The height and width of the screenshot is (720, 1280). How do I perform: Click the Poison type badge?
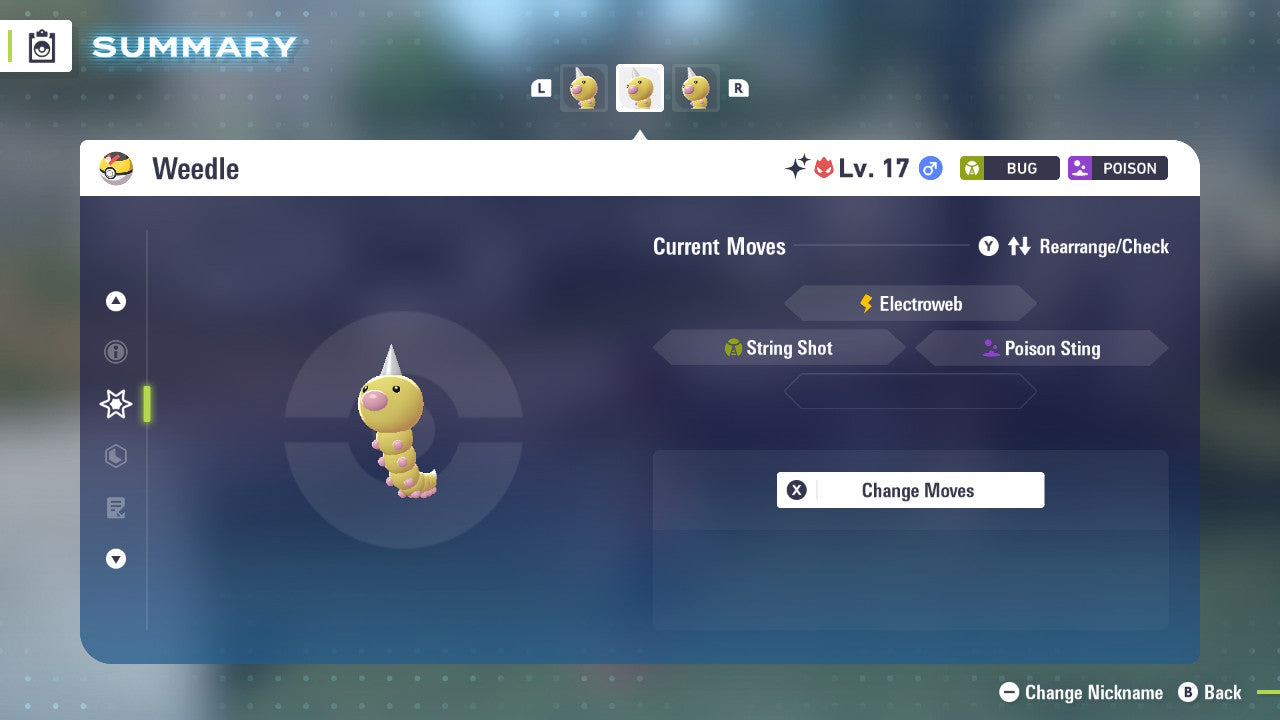(1117, 168)
